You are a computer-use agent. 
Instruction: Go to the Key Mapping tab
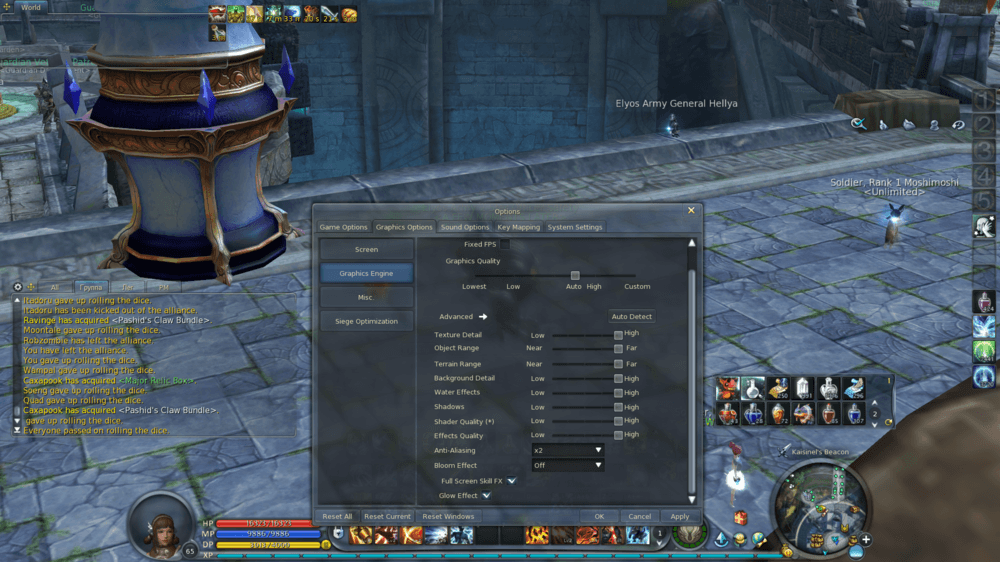tap(519, 227)
